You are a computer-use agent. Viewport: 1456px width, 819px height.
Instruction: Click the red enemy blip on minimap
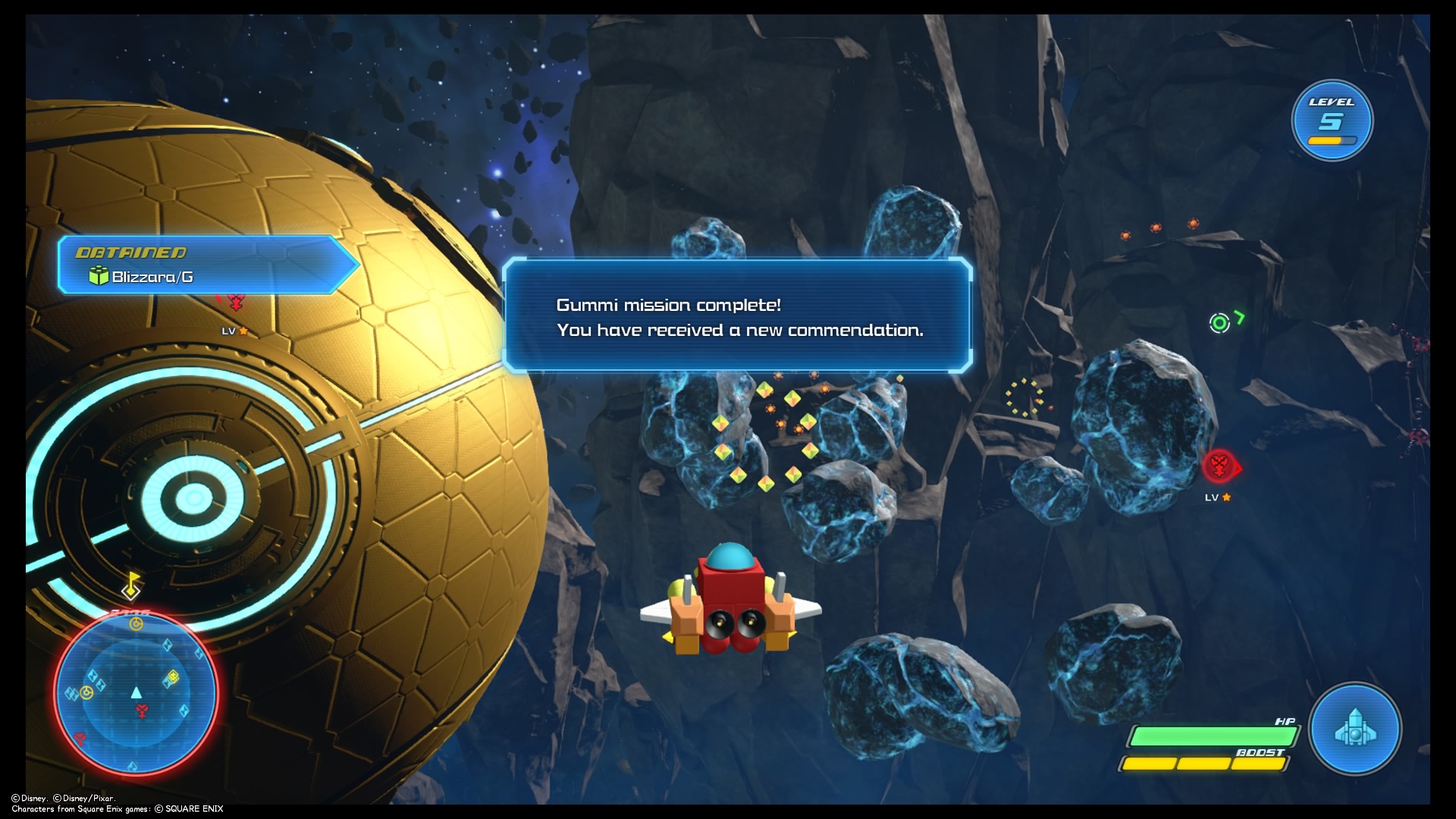(x=141, y=711)
